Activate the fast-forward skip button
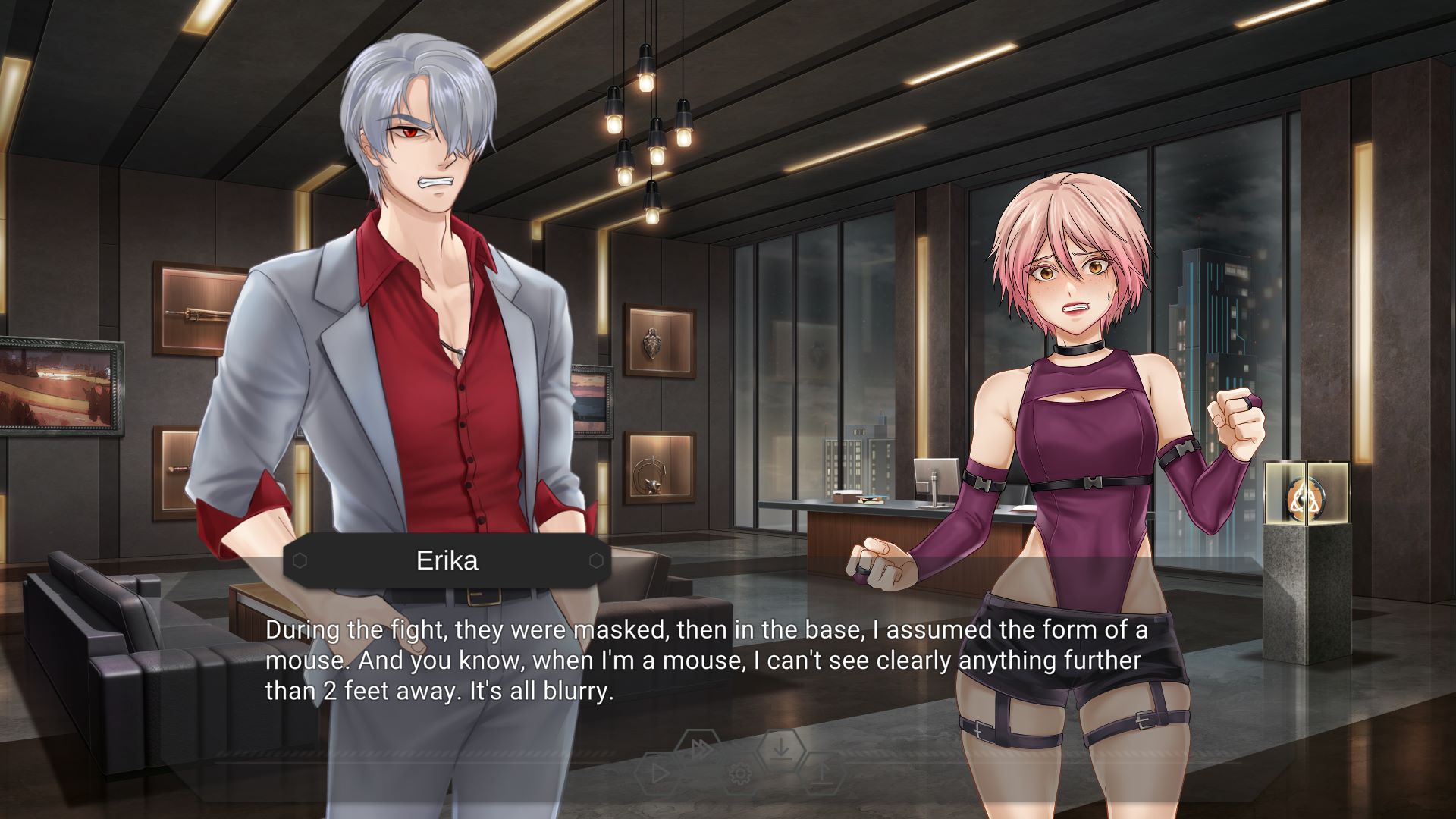The image size is (1456, 819). (x=701, y=749)
